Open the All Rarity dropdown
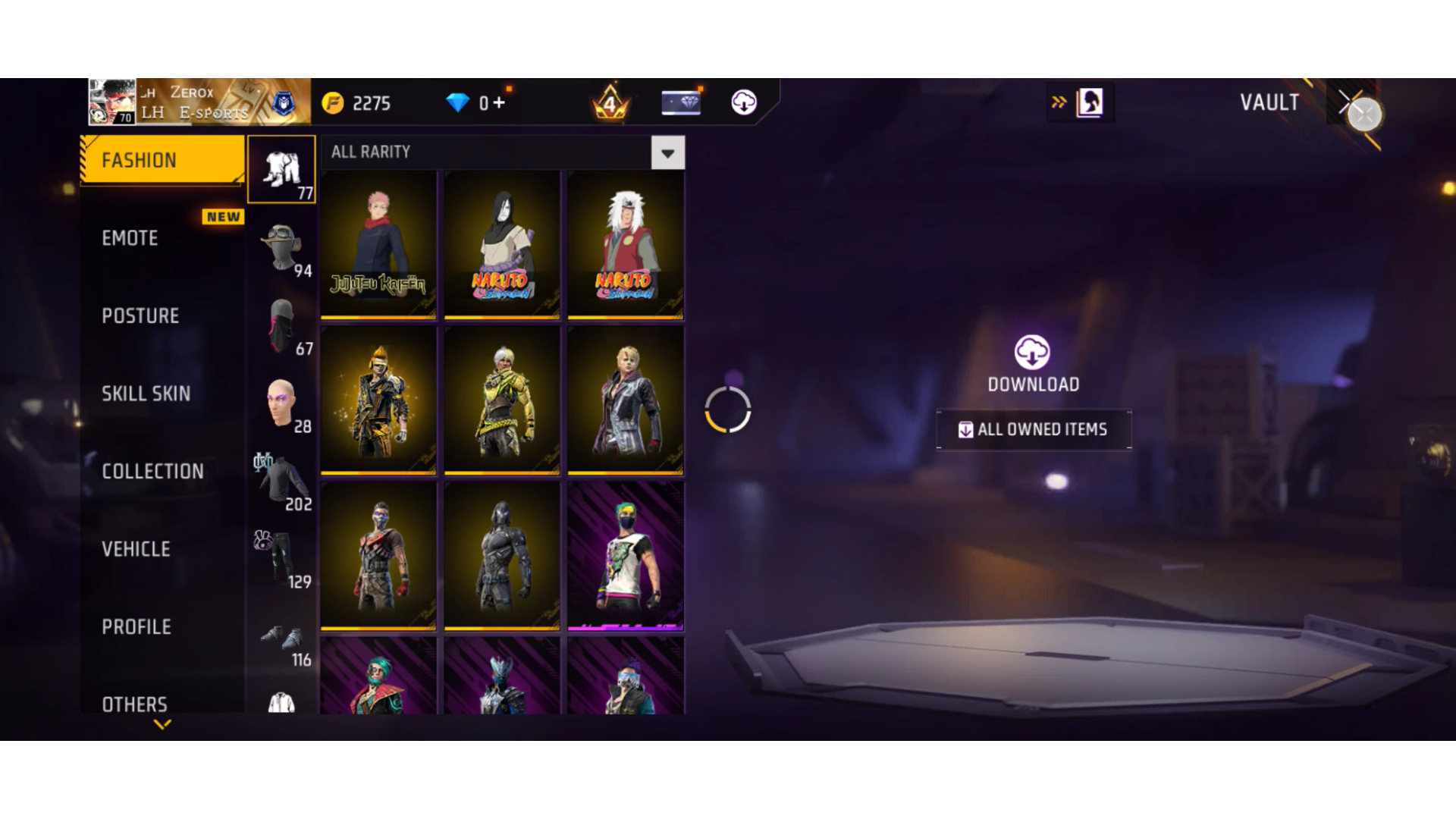The image size is (1456, 819). [667, 153]
